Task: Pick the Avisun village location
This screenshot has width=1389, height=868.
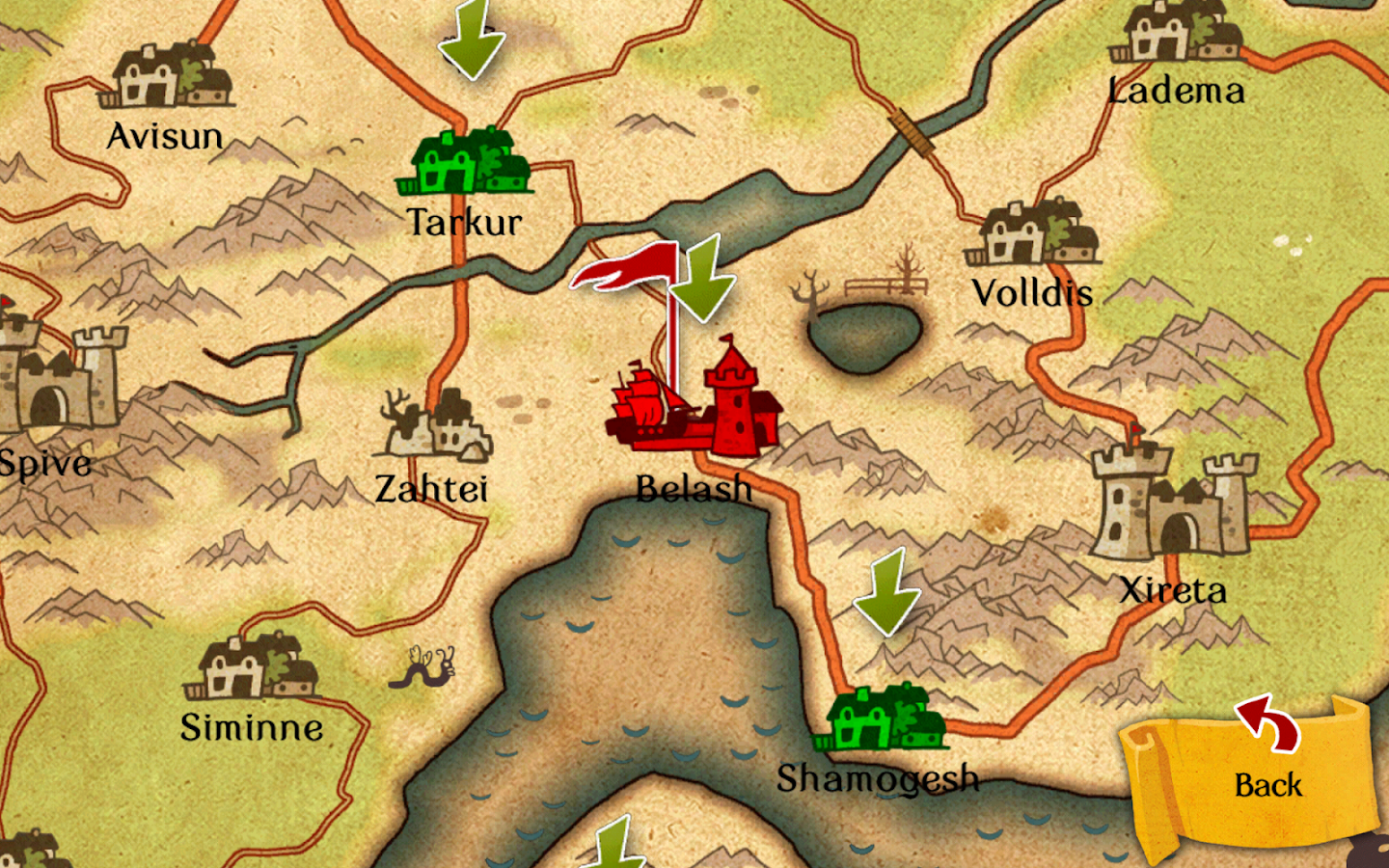Action: tap(168, 76)
